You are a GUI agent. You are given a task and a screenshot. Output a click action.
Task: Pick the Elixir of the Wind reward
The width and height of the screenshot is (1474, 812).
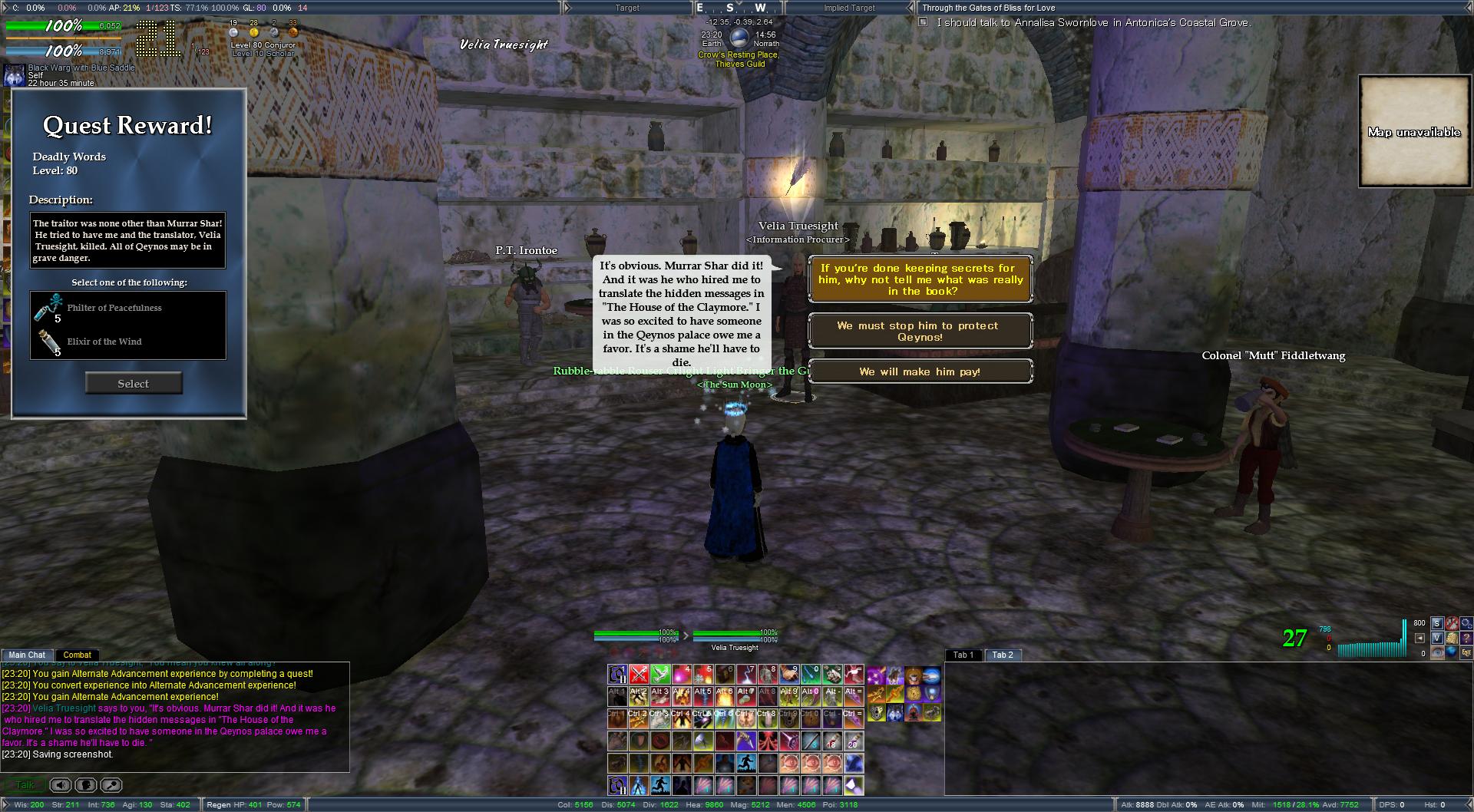(x=104, y=342)
